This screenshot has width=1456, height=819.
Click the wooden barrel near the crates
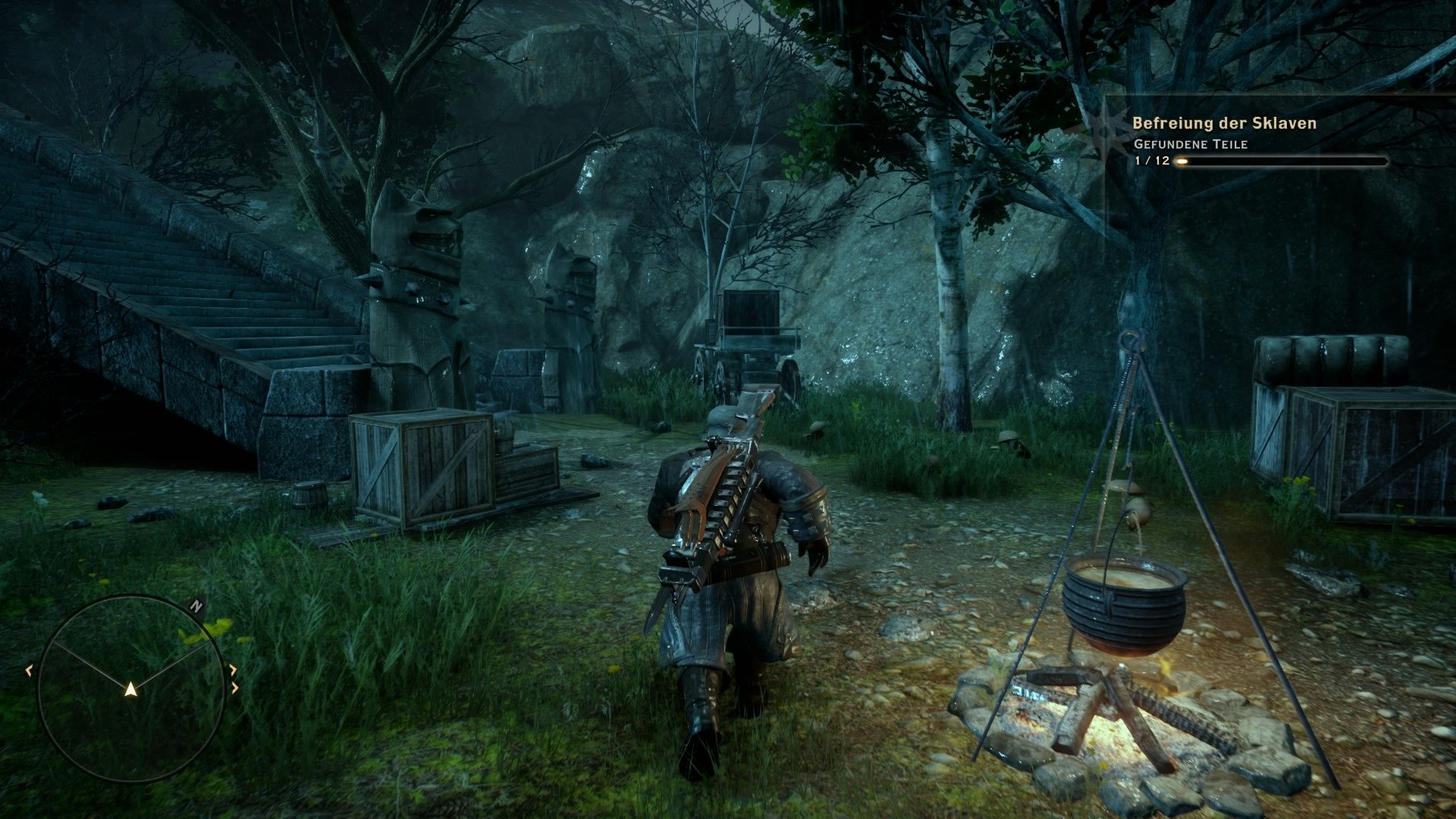(311, 493)
